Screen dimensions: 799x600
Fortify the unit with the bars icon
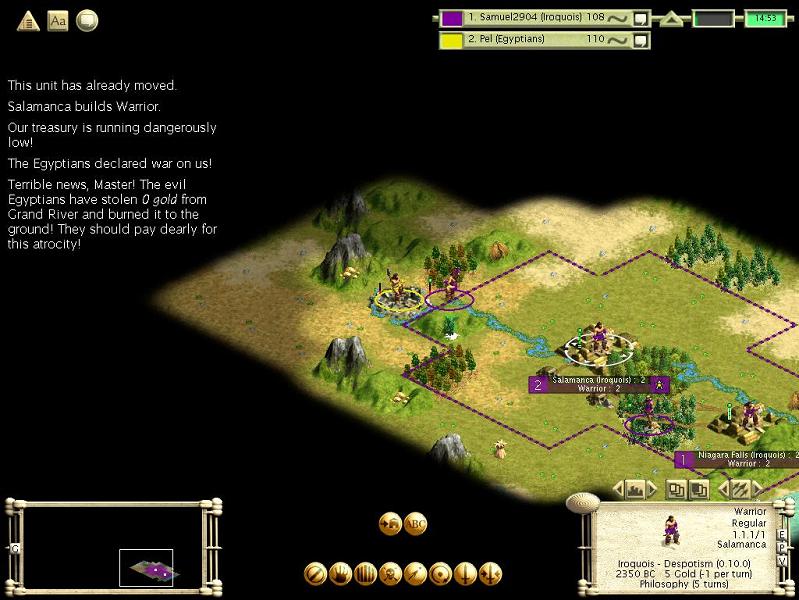pos(365,574)
